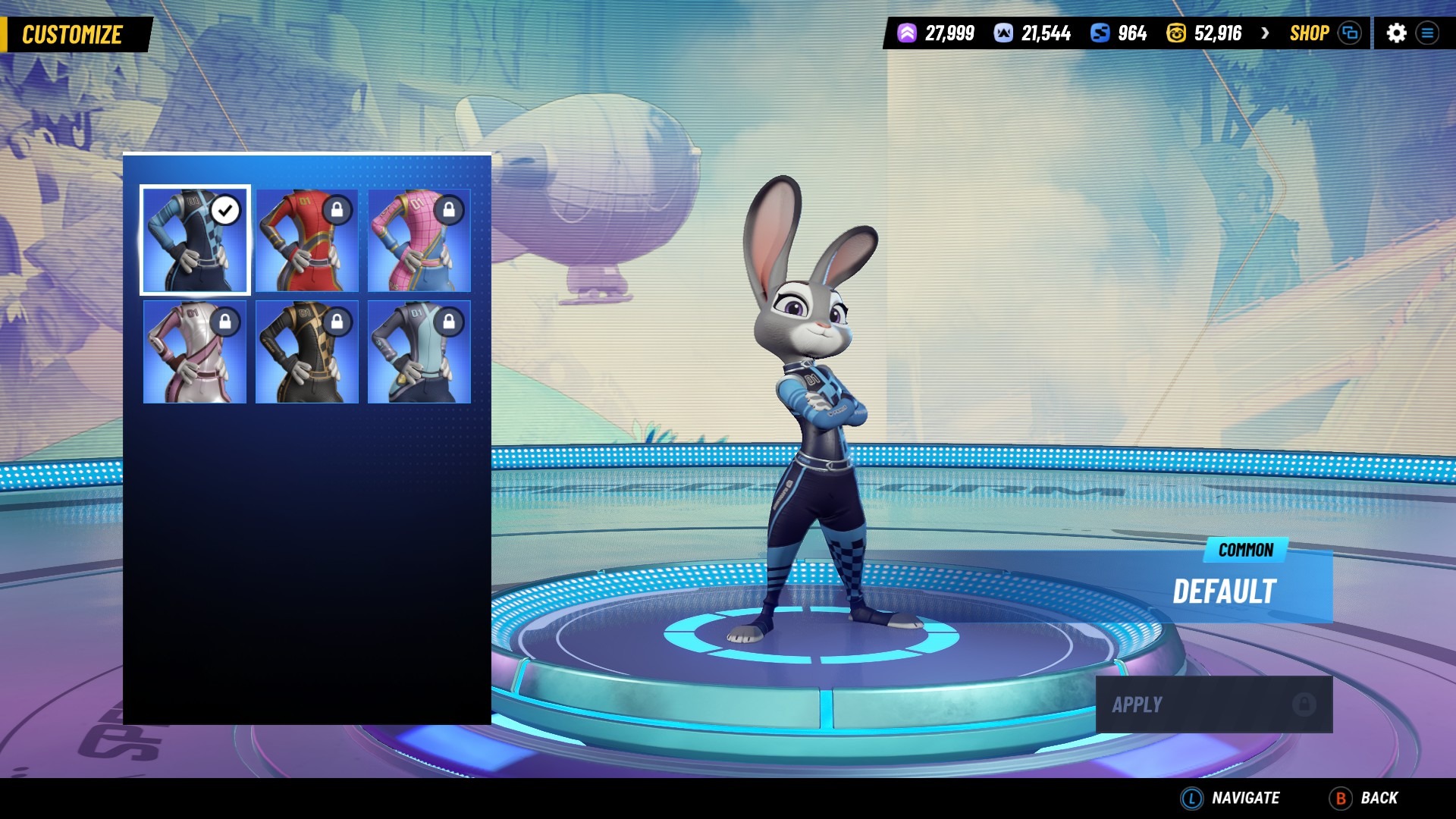Choose the locked black and gold suit skin

(x=307, y=352)
